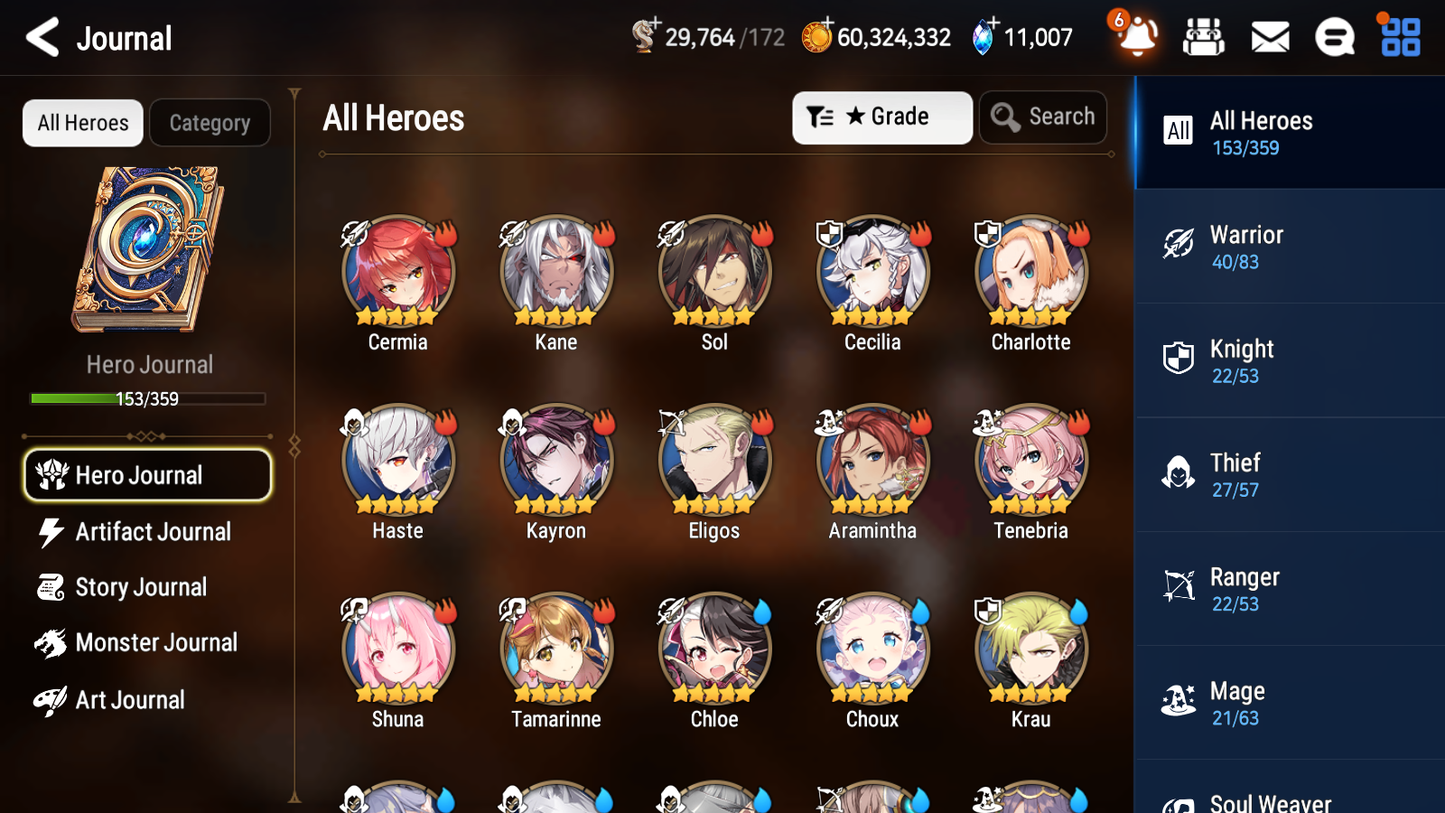Select Cermia's hero portrait
Screen dimensions: 1445x813
click(398, 270)
